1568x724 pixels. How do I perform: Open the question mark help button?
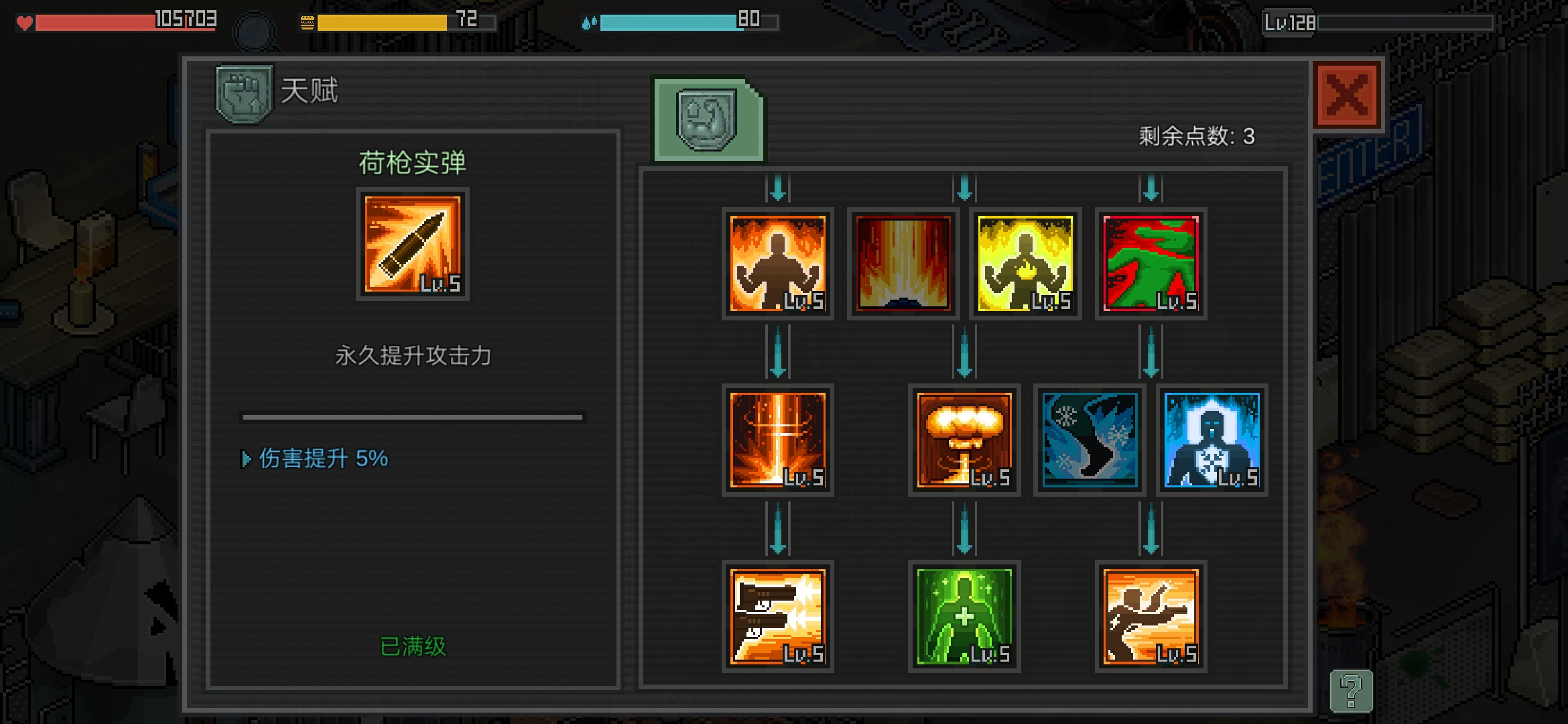(x=1352, y=689)
